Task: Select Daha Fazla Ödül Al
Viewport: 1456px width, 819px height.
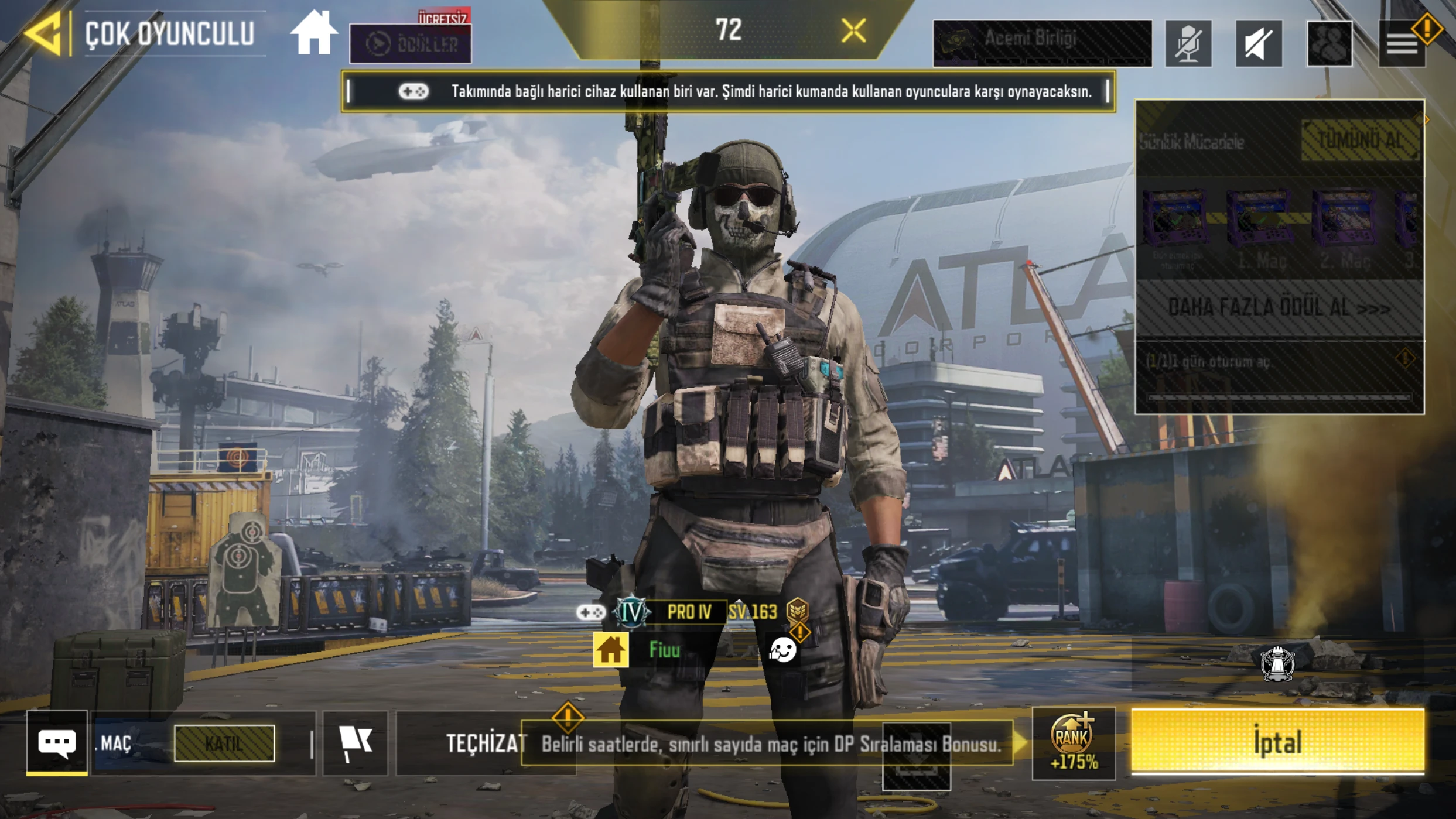Action: (x=1279, y=308)
